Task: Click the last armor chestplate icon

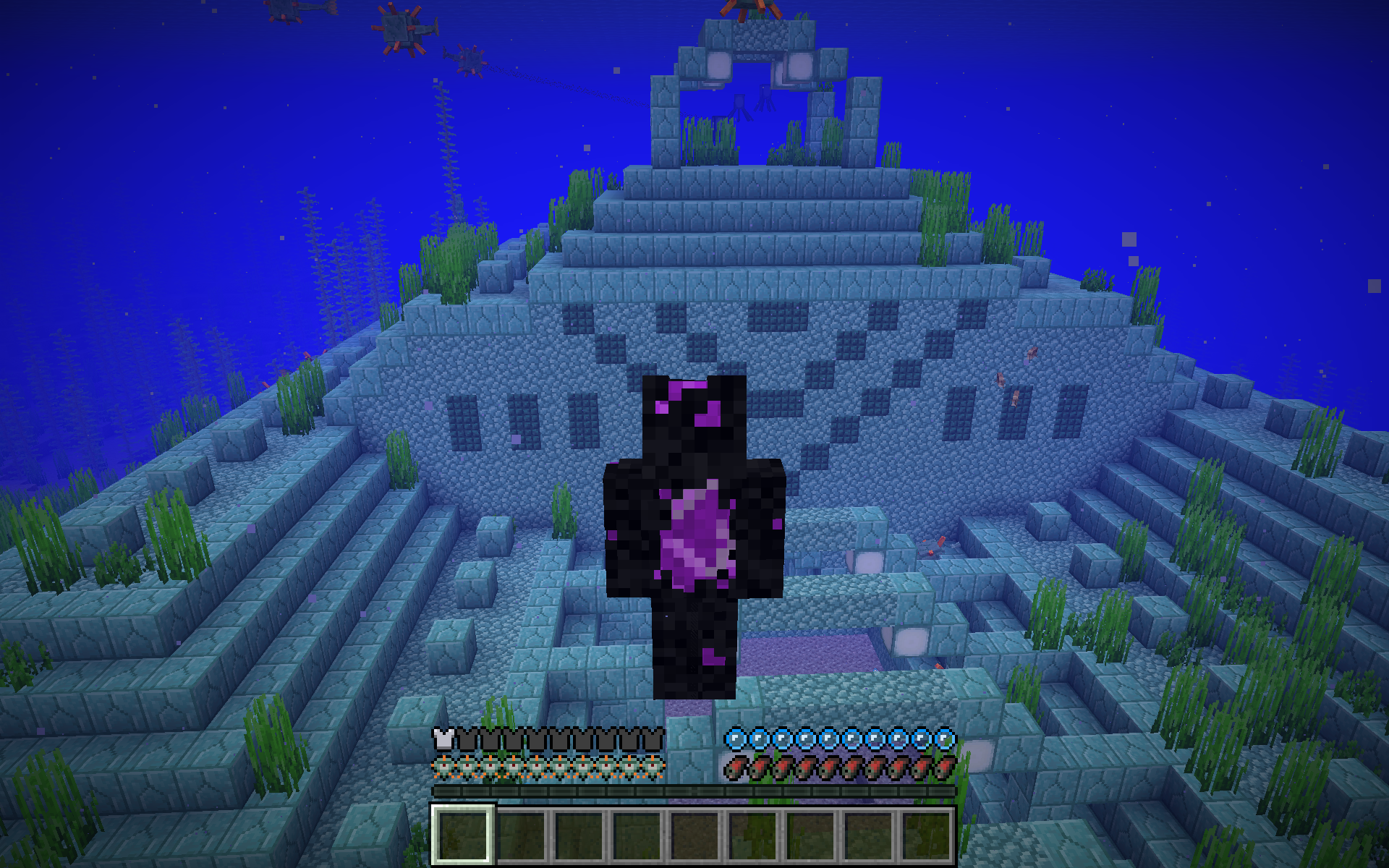Action: 653,739
